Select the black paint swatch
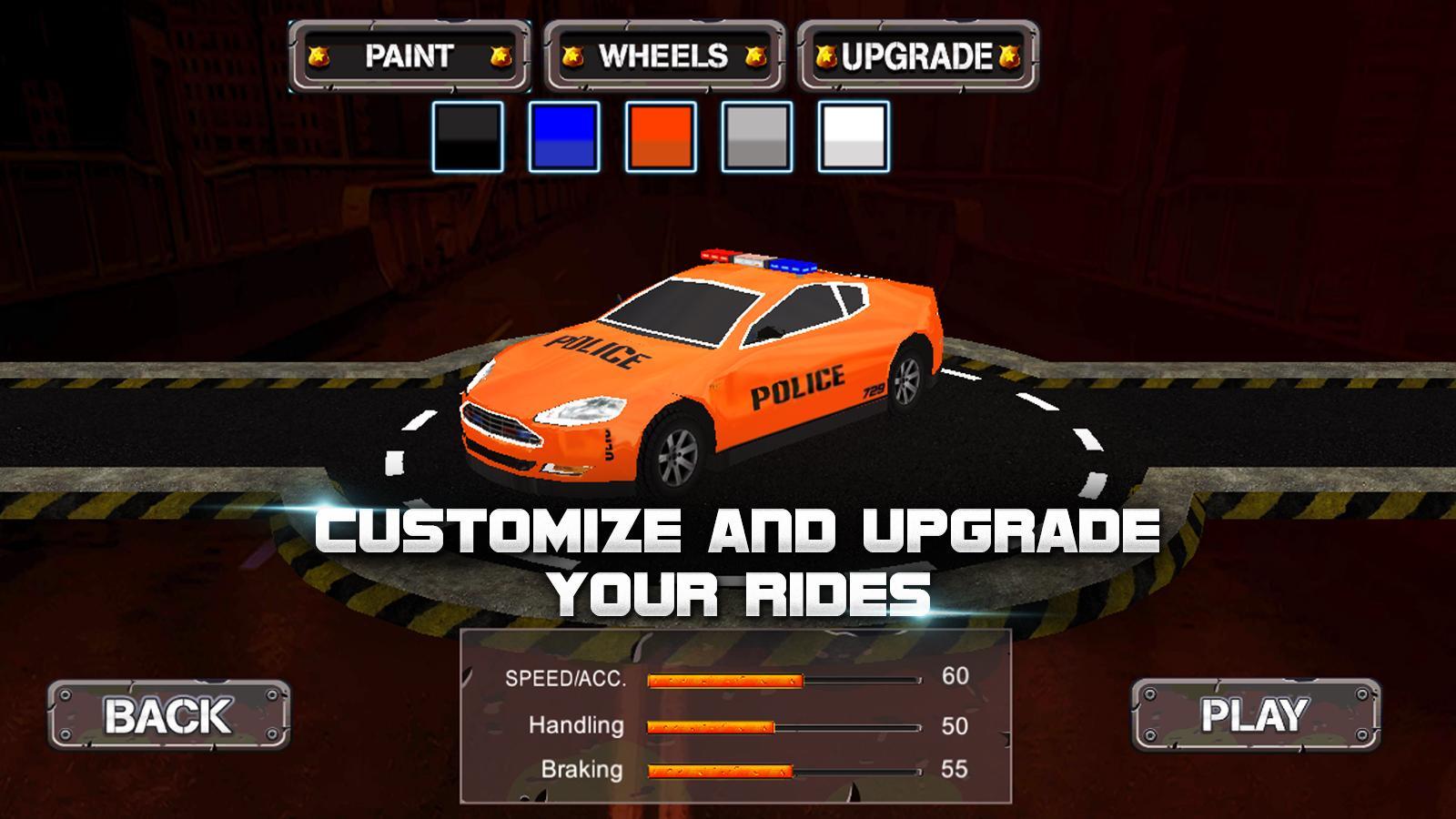1456x819 pixels. coord(467,138)
